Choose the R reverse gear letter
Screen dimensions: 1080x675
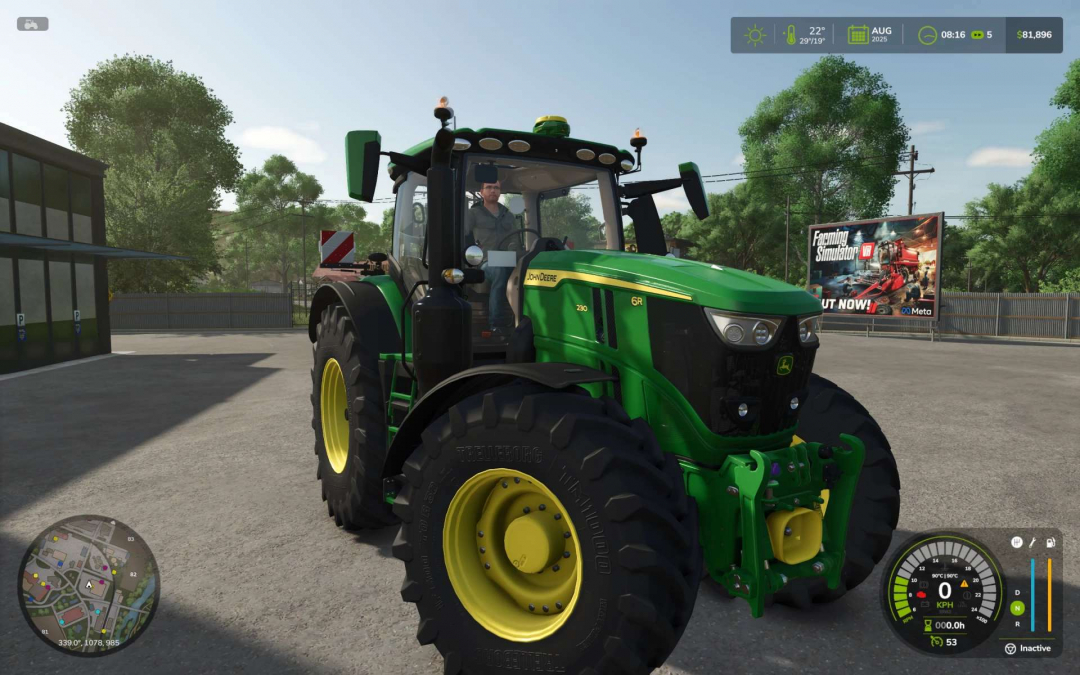(1017, 623)
